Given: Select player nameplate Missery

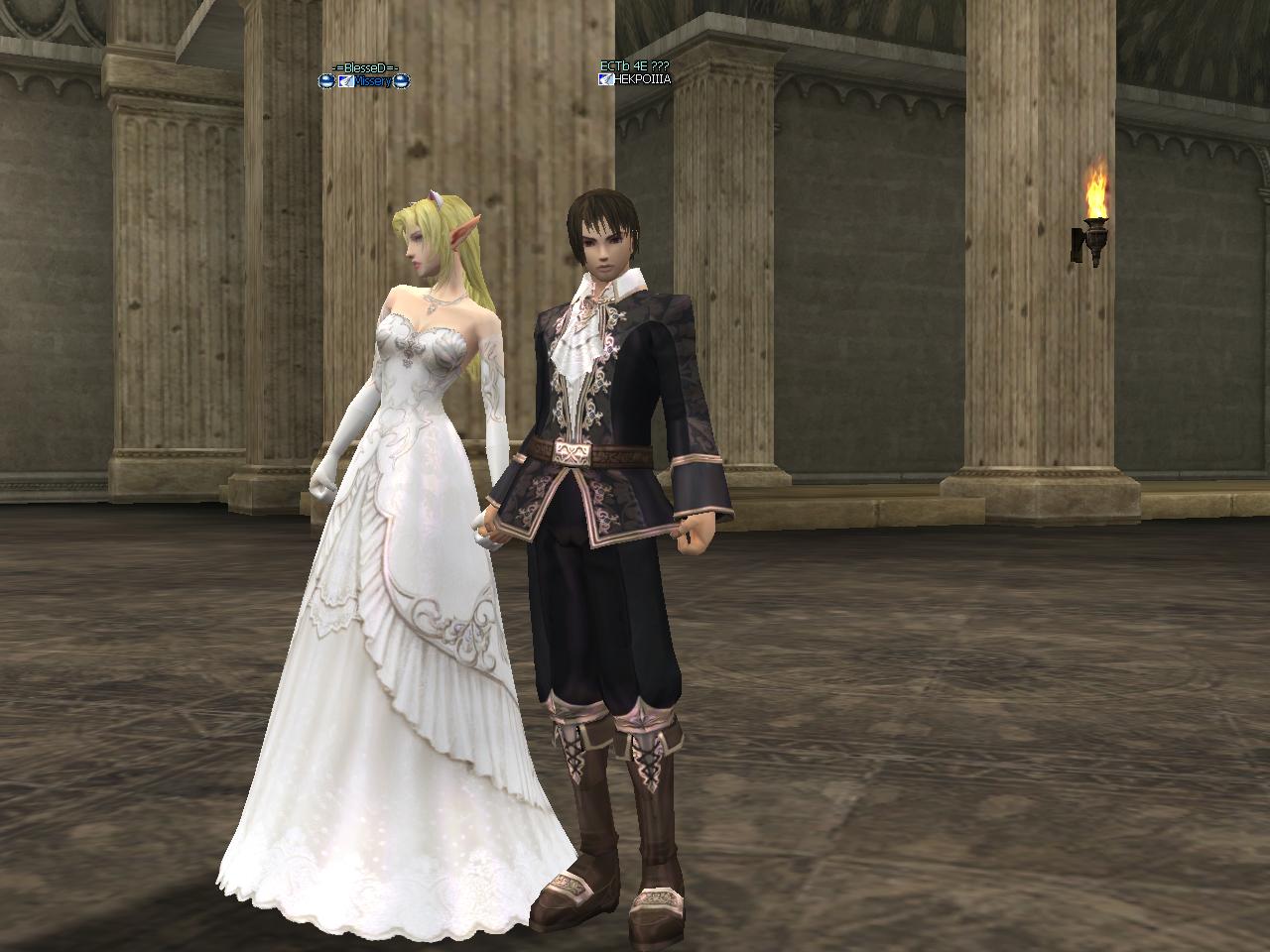Looking at the screenshot, I should [372, 81].
